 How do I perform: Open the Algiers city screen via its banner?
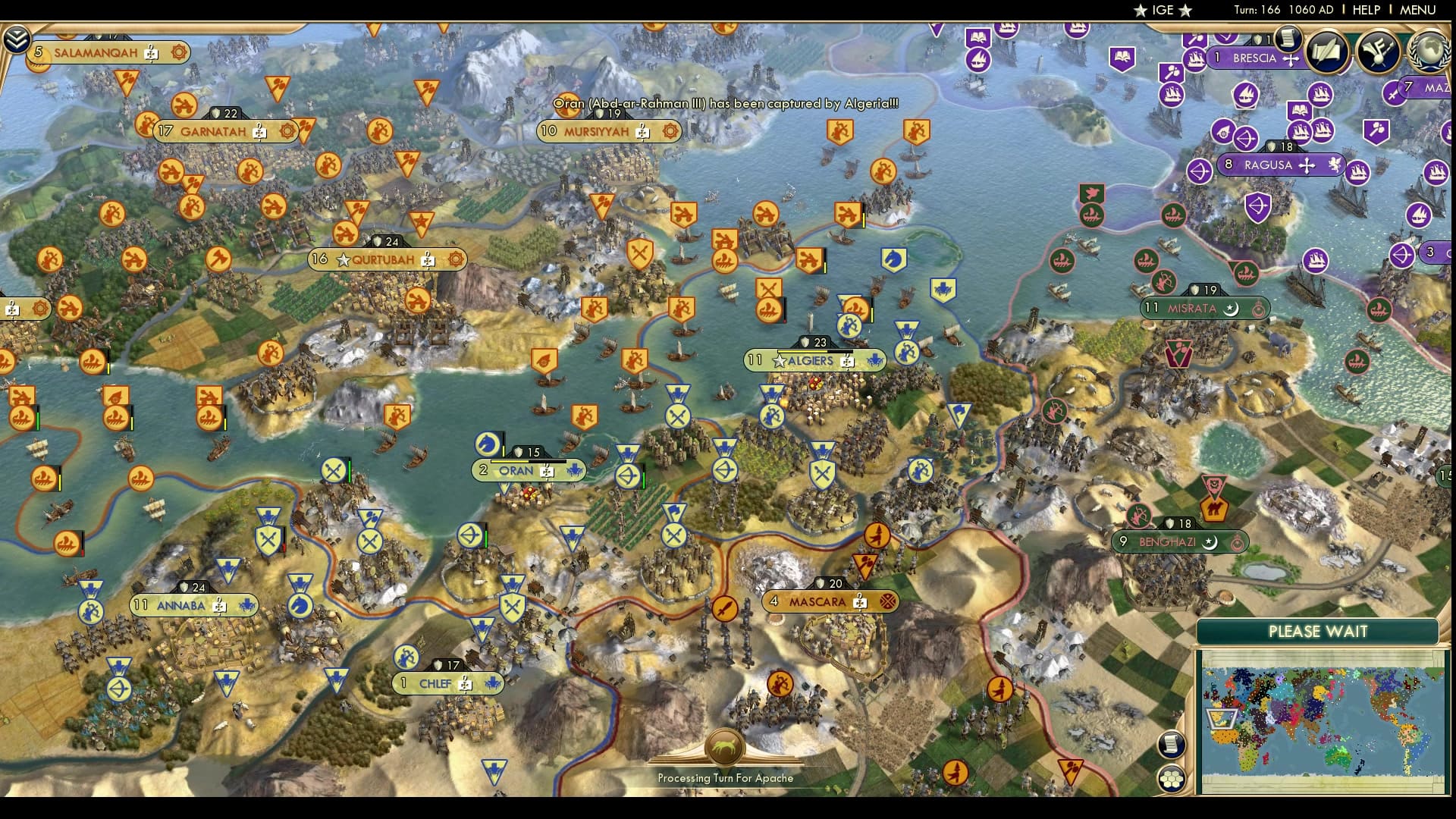(x=809, y=362)
